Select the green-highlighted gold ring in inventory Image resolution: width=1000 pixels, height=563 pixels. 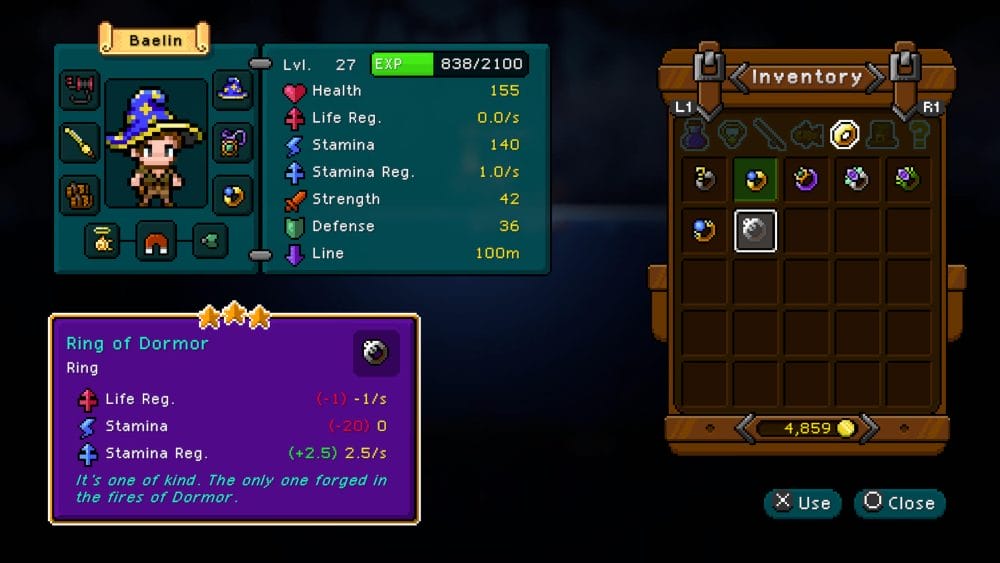click(x=756, y=180)
